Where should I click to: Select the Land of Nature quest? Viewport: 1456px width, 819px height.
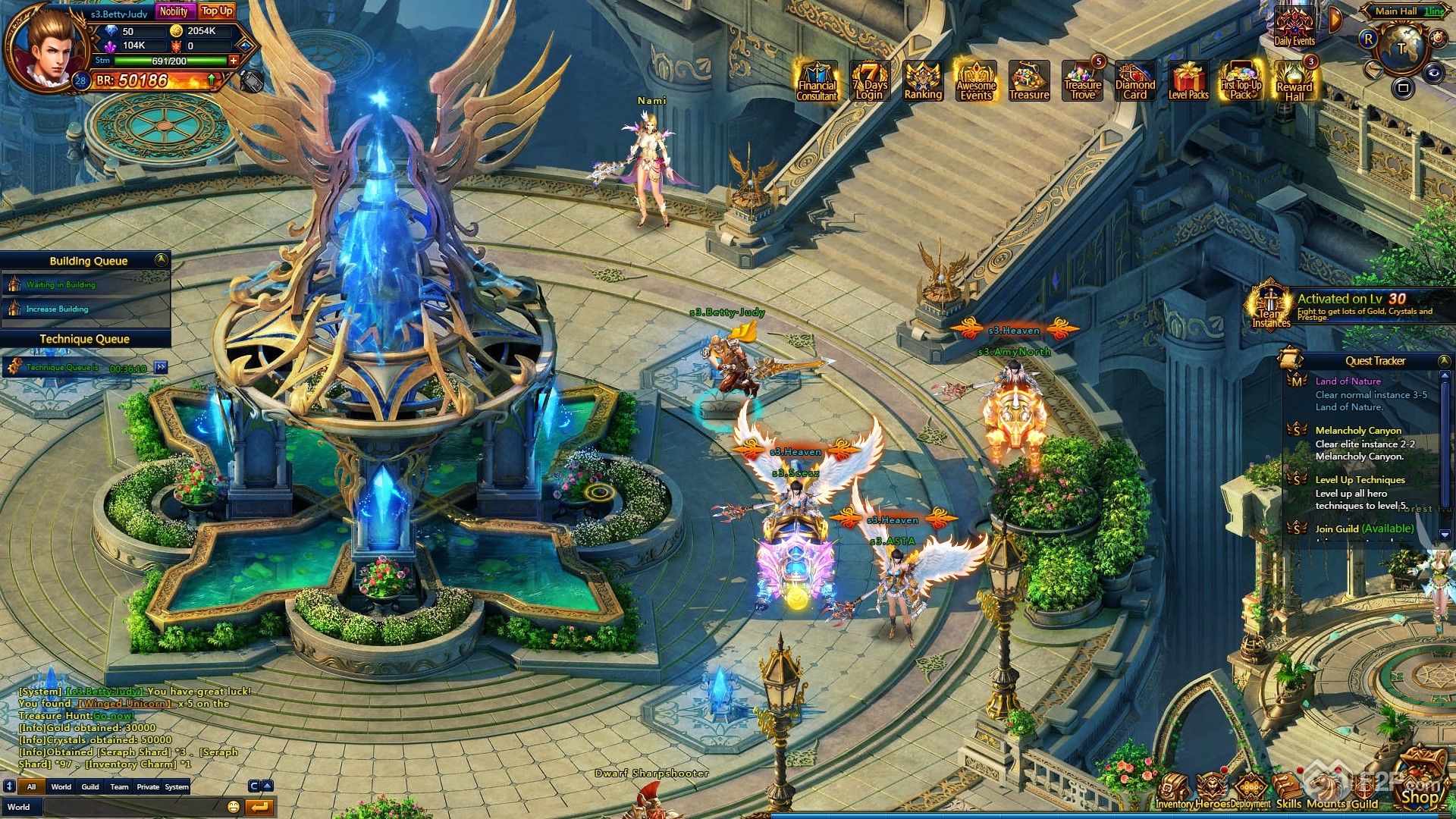(1348, 381)
